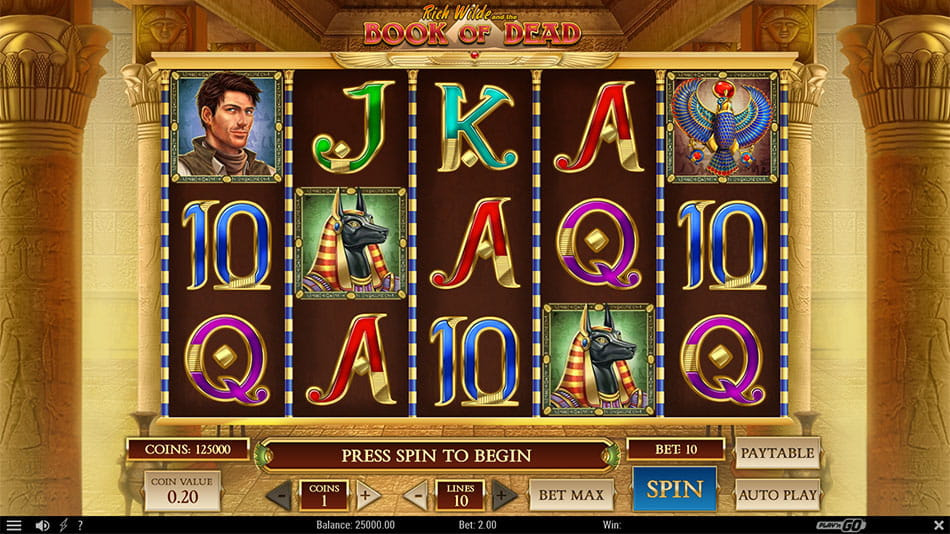950x534 pixels.
Task: Click the Coin Value button
Action: pos(182,491)
